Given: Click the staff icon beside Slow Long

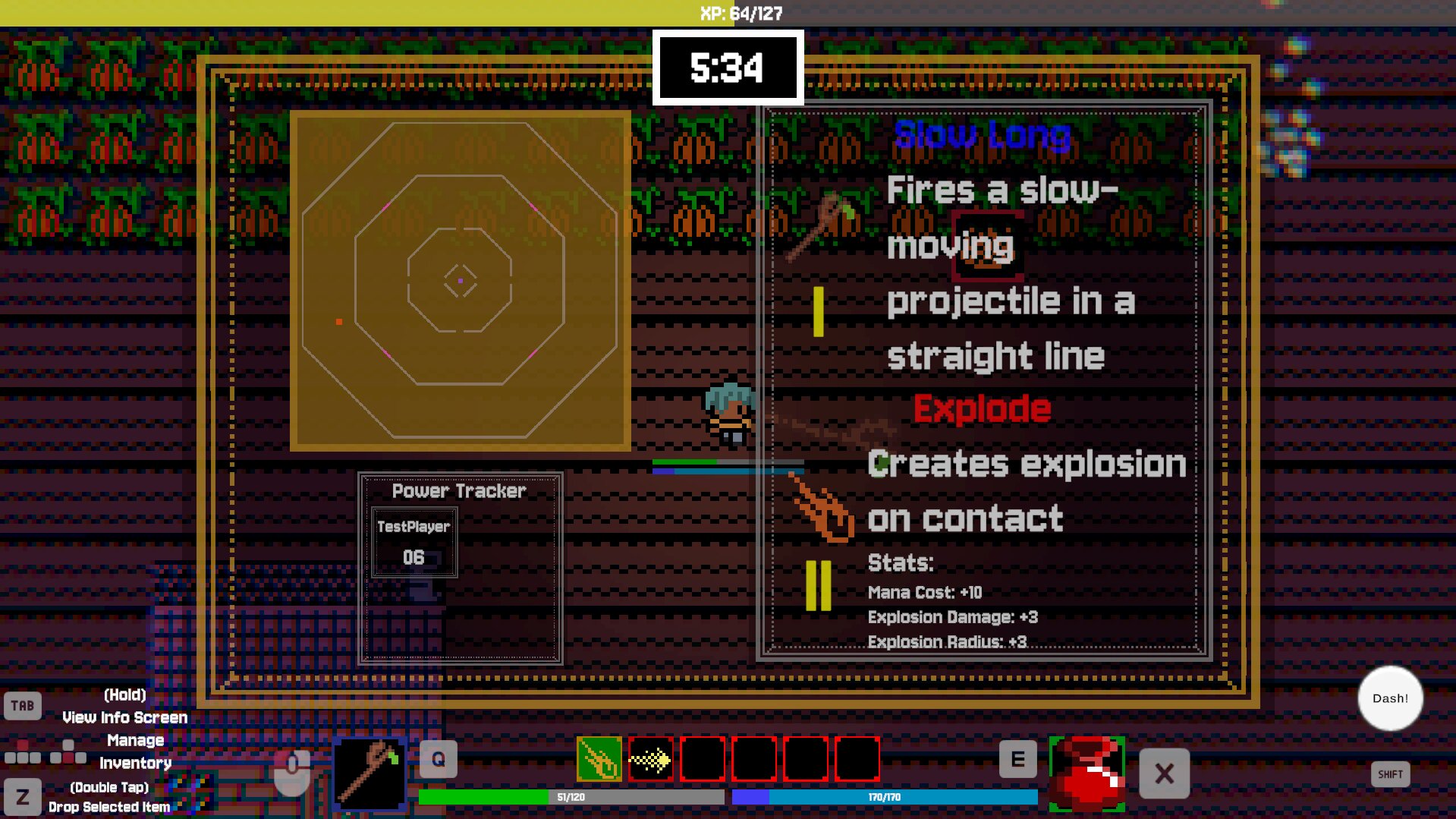Looking at the screenshot, I should click(x=819, y=225).
